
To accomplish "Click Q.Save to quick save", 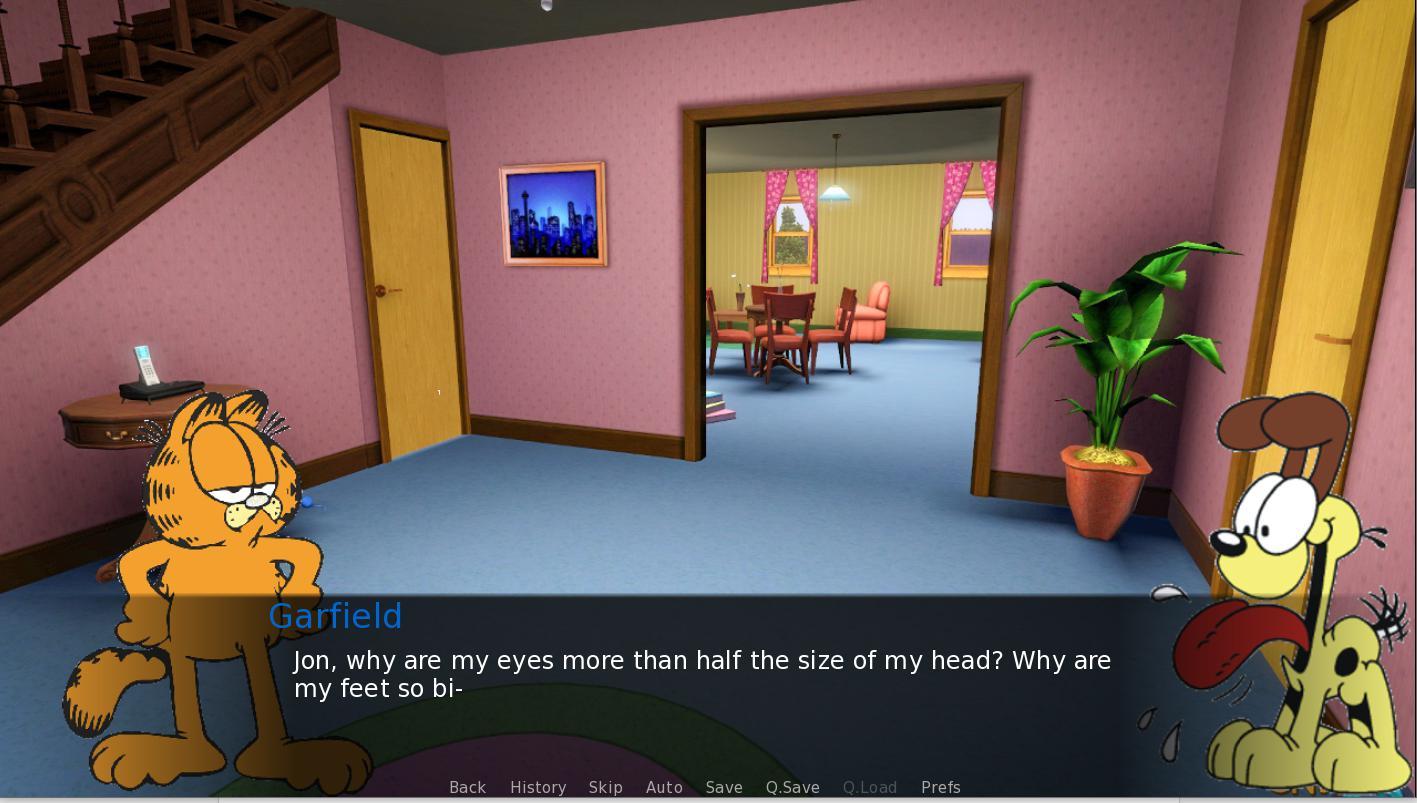I will 792,787.
